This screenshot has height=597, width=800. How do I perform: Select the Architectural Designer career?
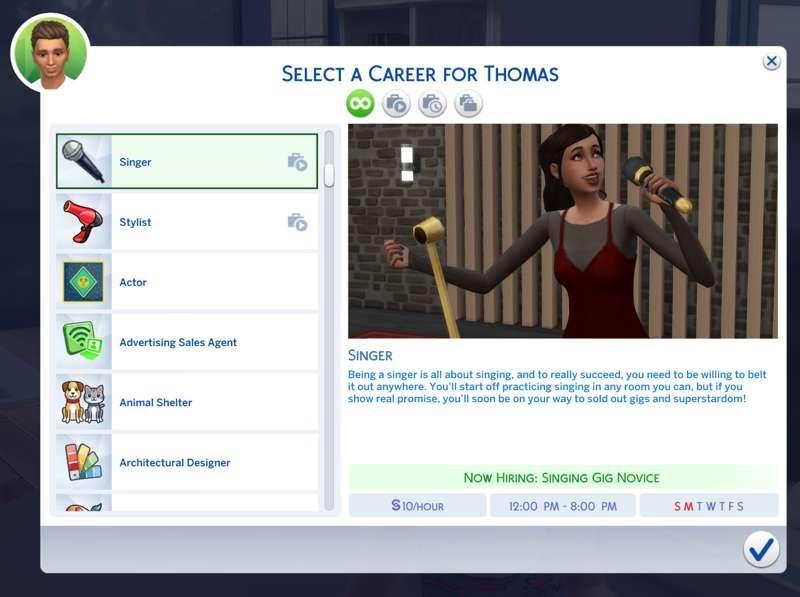[x=187, y=462]
